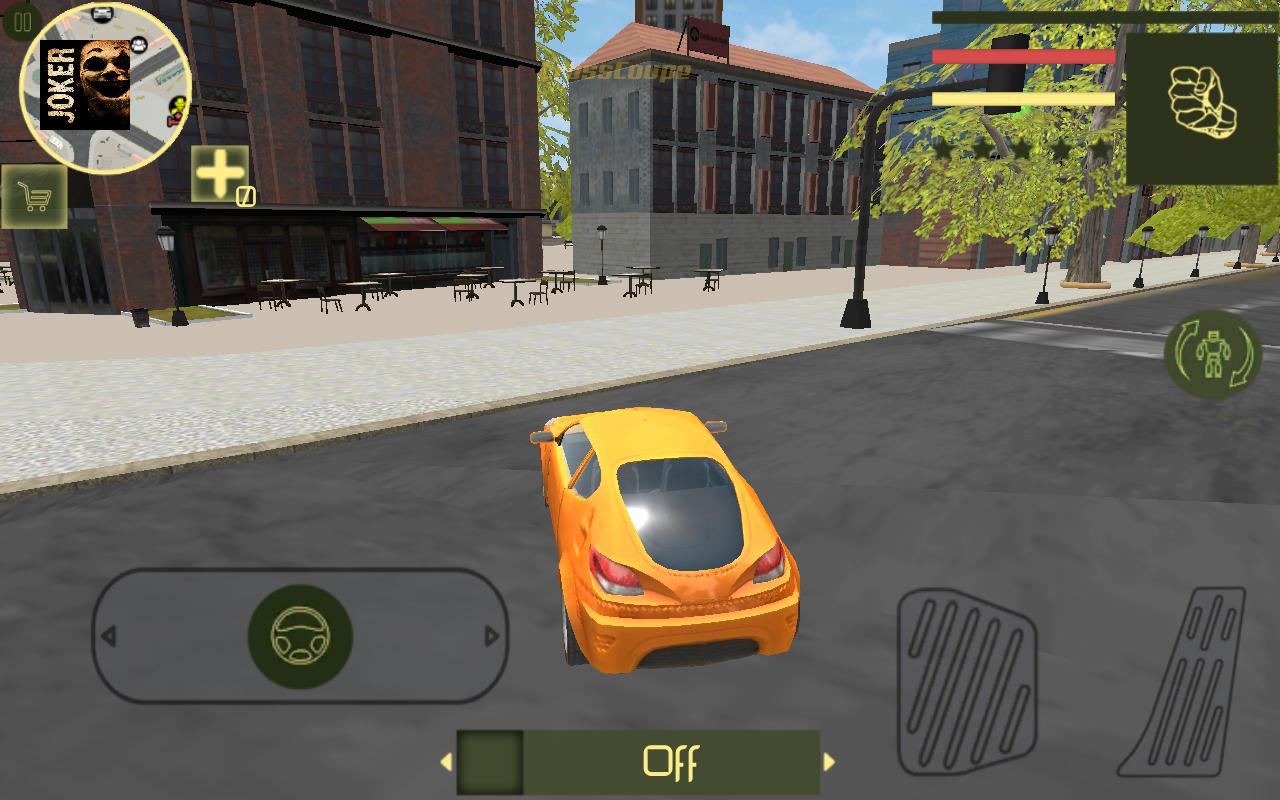The width and height of the screenshot is (1280, 800).
Task: Pause the game with the top-left button
Action: (21, 21)
